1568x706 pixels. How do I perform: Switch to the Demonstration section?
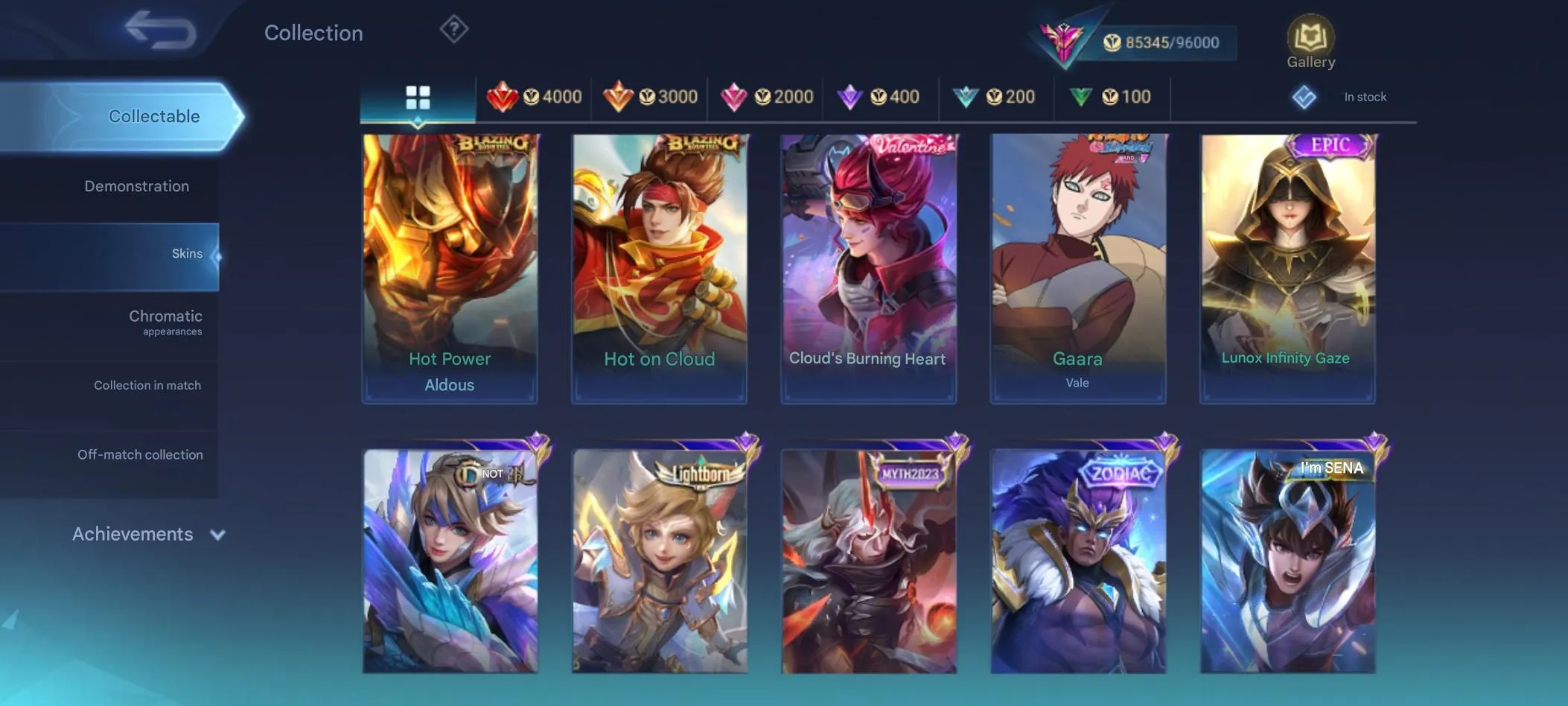(137, 185)
